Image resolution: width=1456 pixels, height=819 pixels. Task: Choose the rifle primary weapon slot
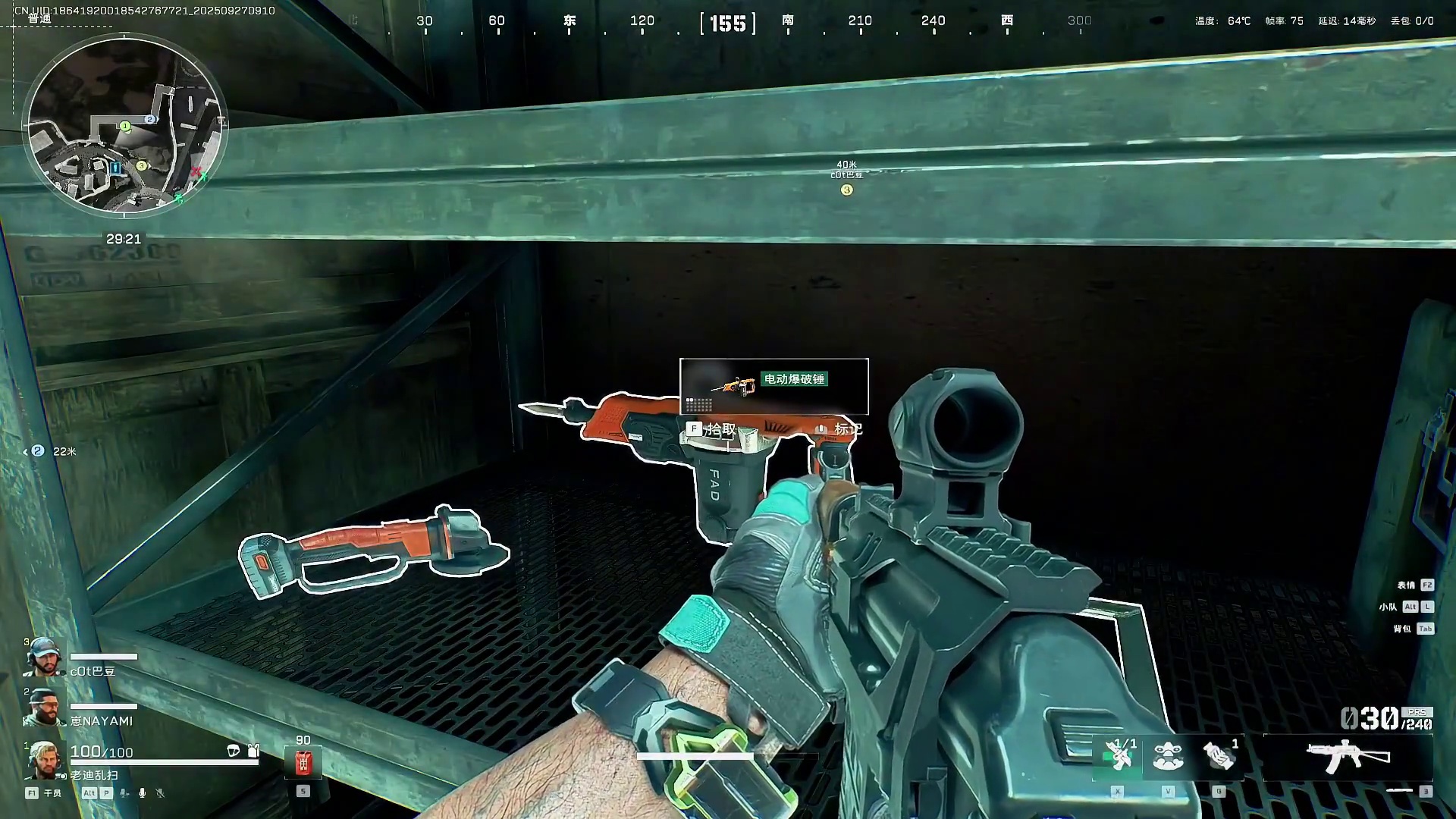pyautogui.click(x=1348, y=757)
